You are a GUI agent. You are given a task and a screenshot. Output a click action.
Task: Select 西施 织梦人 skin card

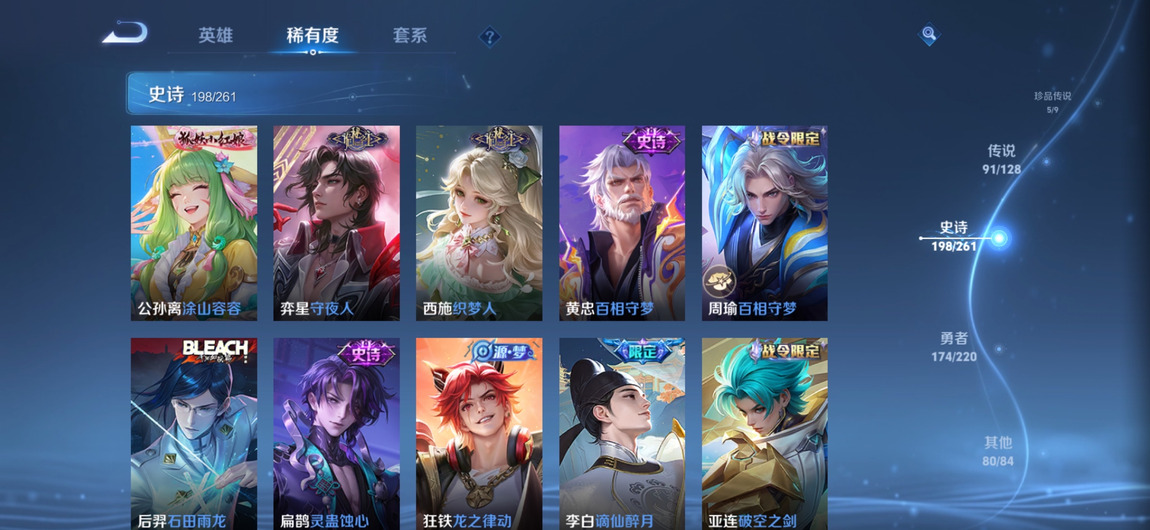pos(479,222)
